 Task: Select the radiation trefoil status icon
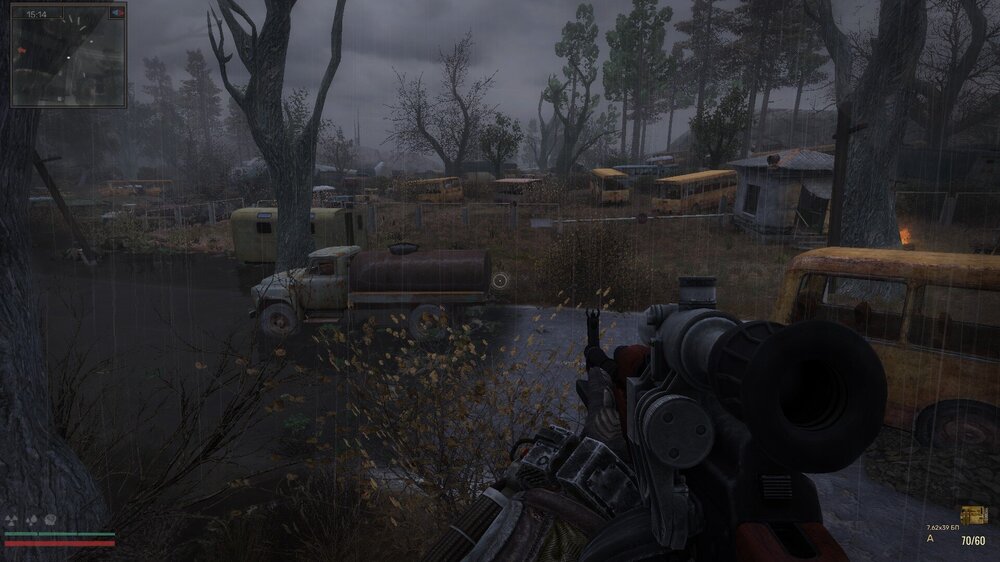click(12, 520)
